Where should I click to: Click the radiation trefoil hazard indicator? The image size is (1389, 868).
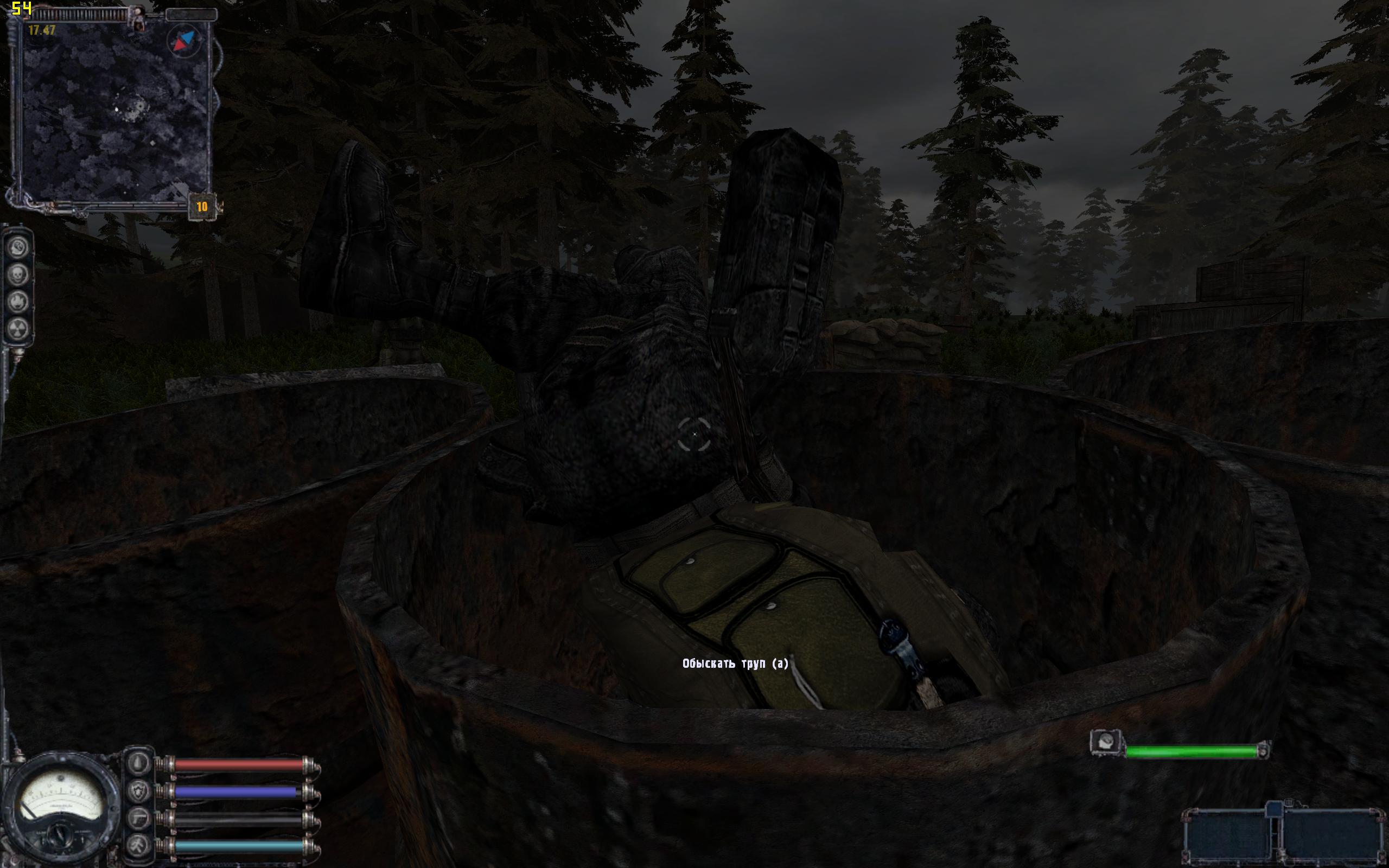point(19,329)
